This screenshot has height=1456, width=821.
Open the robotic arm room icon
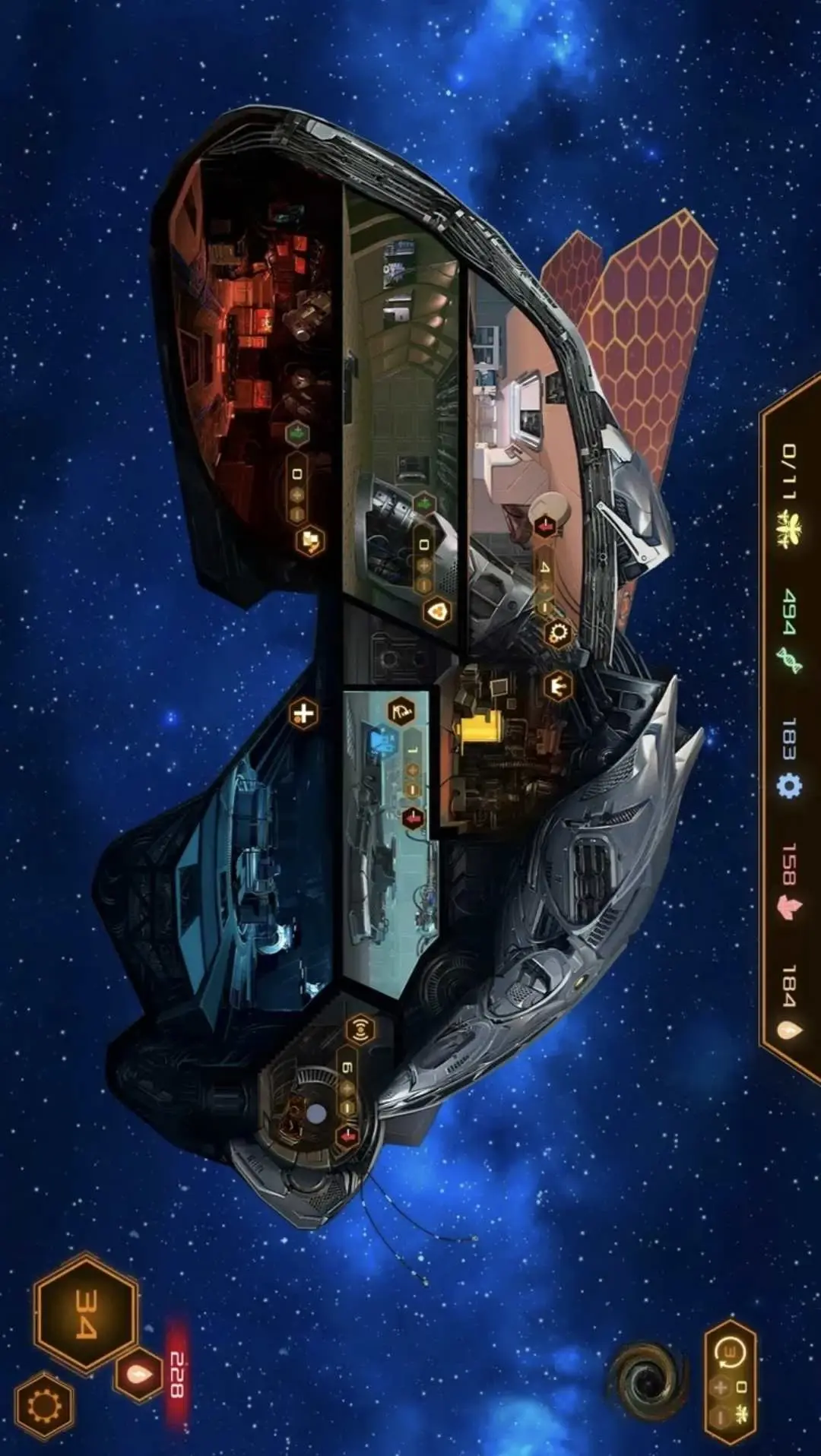pos(401,712)
